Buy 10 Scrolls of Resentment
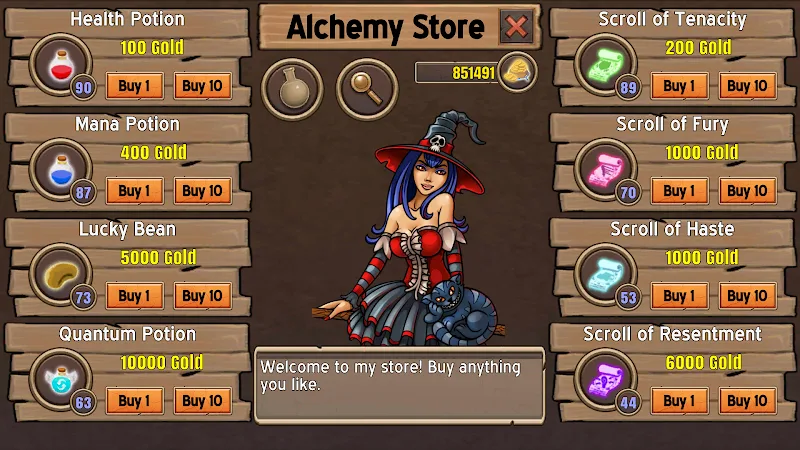 pyautogui.click(x=747, y=401)
